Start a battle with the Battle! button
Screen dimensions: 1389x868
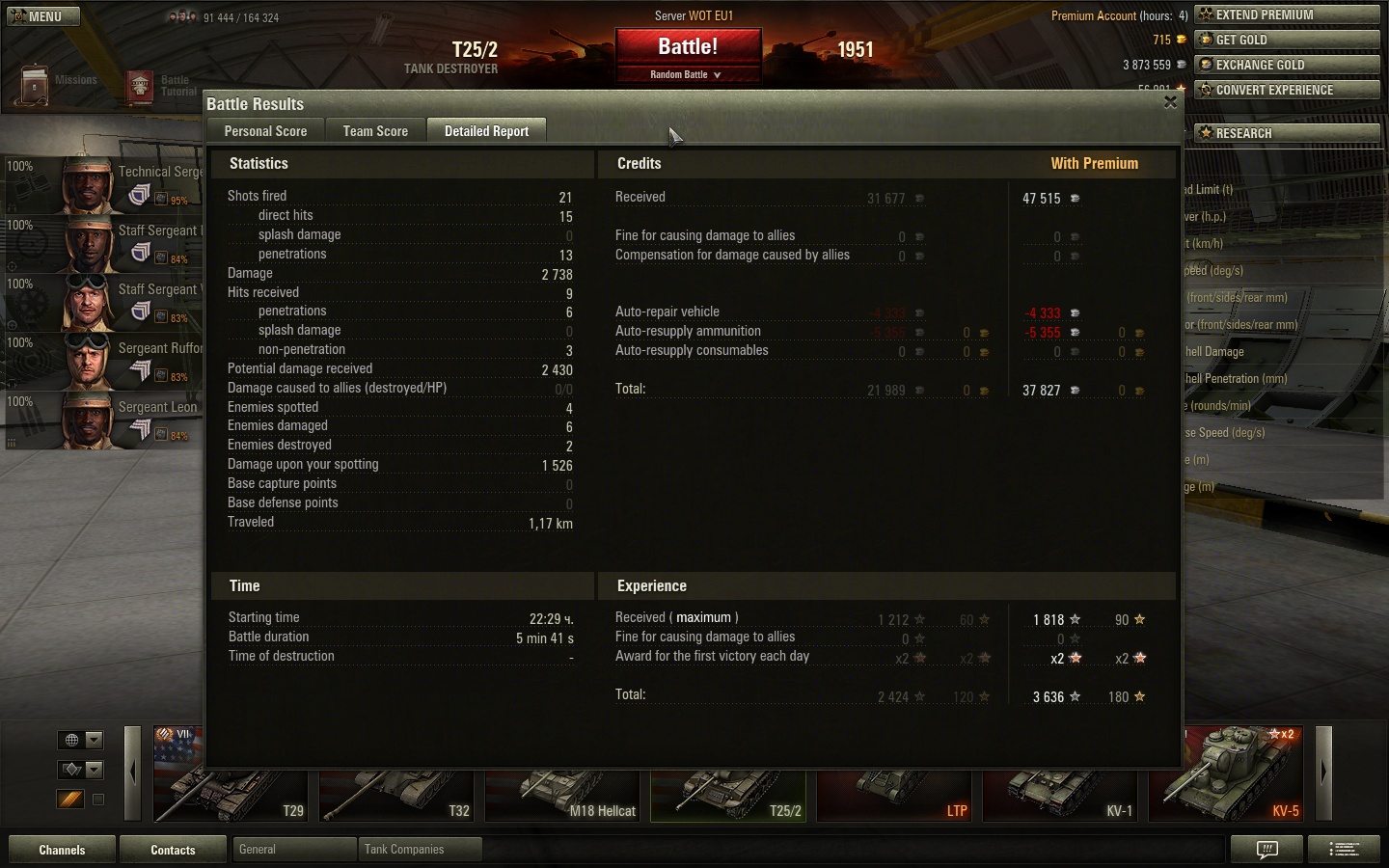click(x=688, y=47)
